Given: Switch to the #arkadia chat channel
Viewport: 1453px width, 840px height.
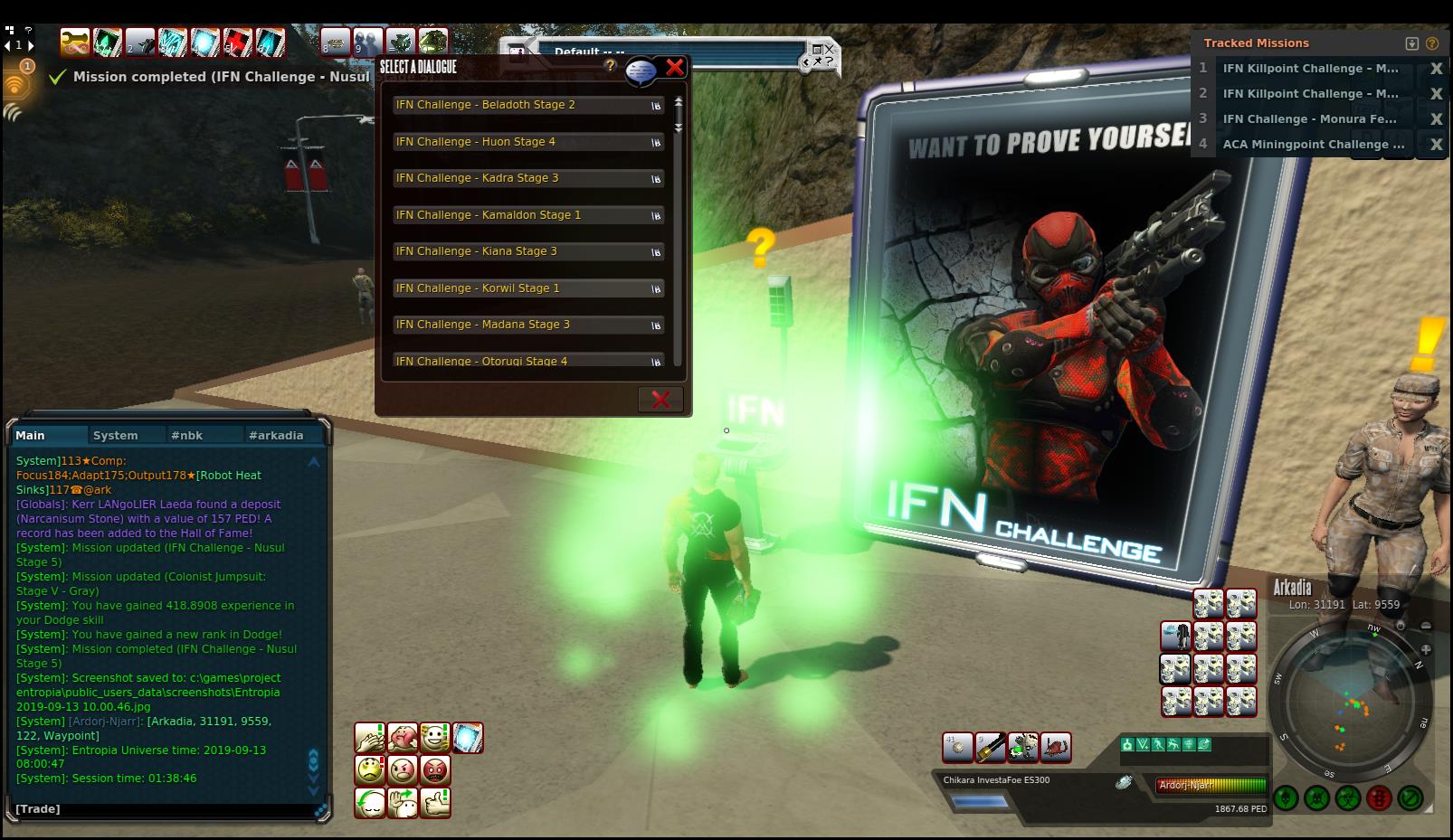Looking at the screenshot, I should 276,435.
